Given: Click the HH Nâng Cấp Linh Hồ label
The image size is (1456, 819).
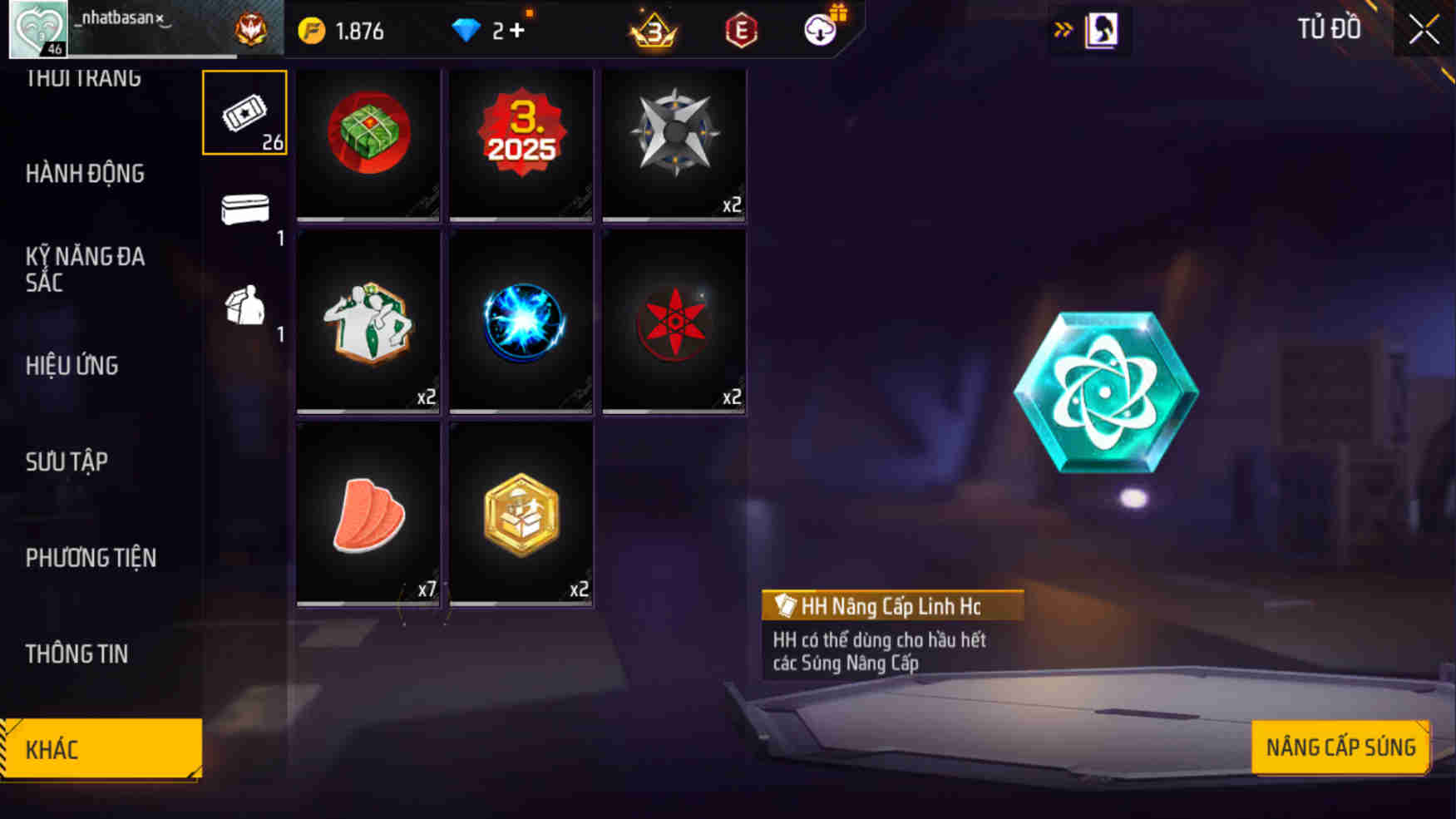Looking at the screenshot, I should pos(888,606).
